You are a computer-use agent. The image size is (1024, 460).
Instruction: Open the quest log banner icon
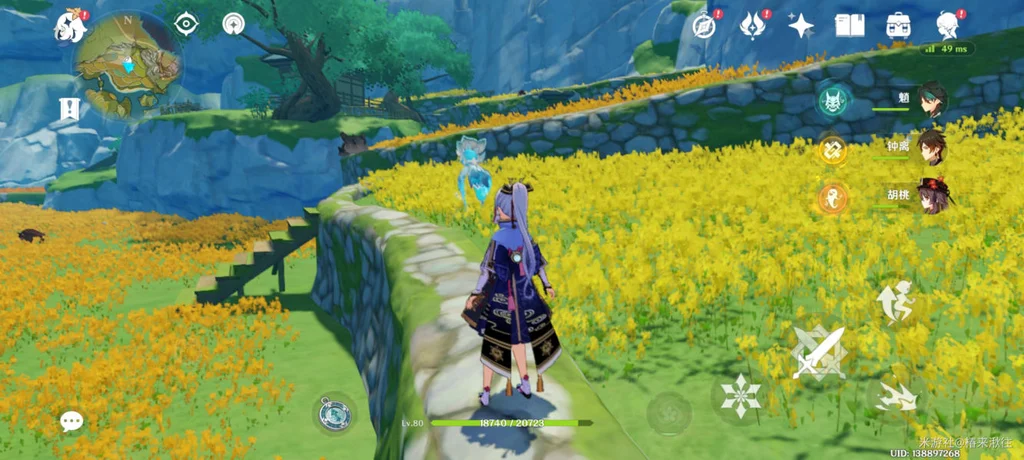pos(69,109)
